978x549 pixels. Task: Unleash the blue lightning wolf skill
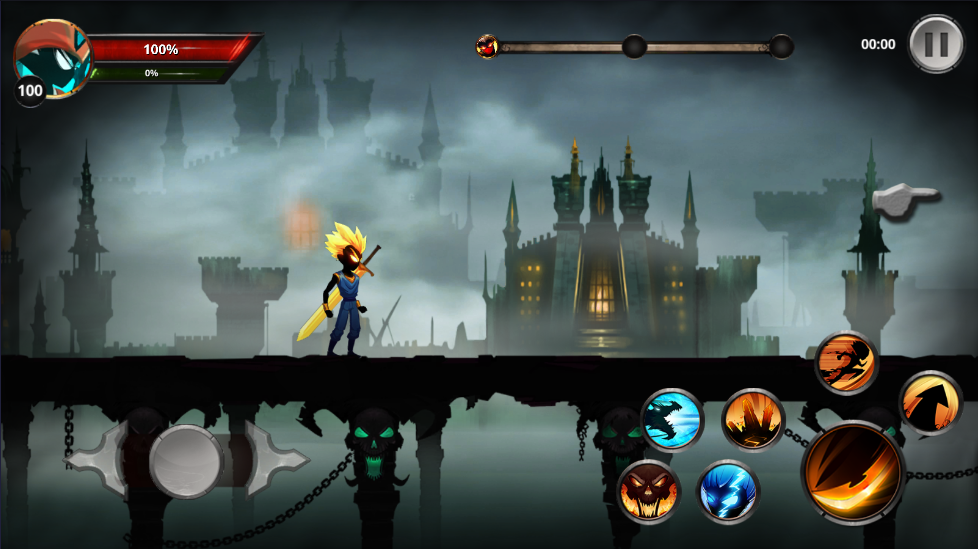pos(728,492)
